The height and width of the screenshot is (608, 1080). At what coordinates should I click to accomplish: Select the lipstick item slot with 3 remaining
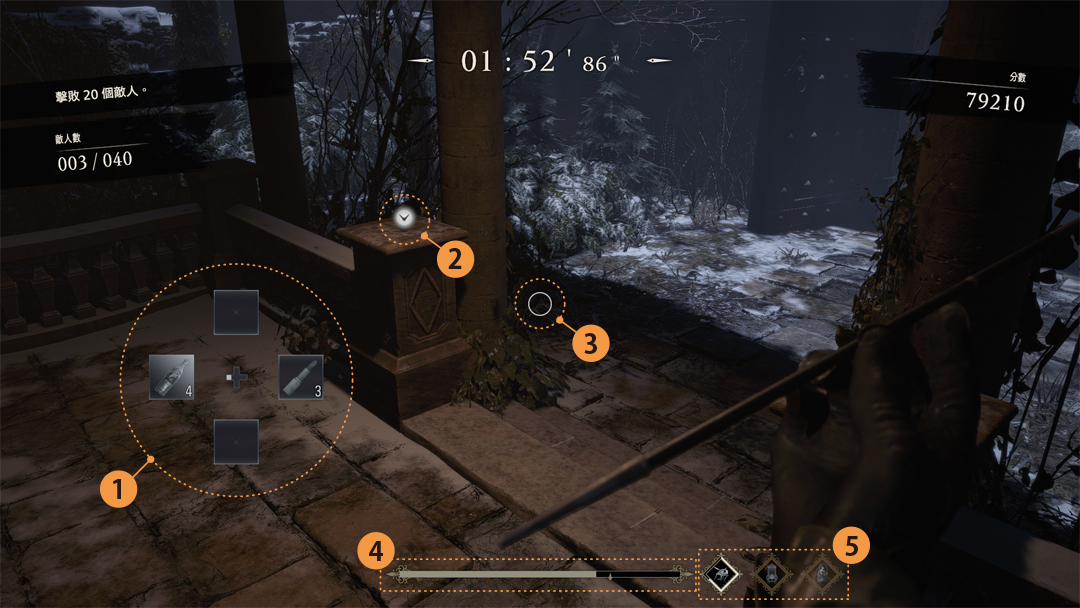click(x=301, y=377)
